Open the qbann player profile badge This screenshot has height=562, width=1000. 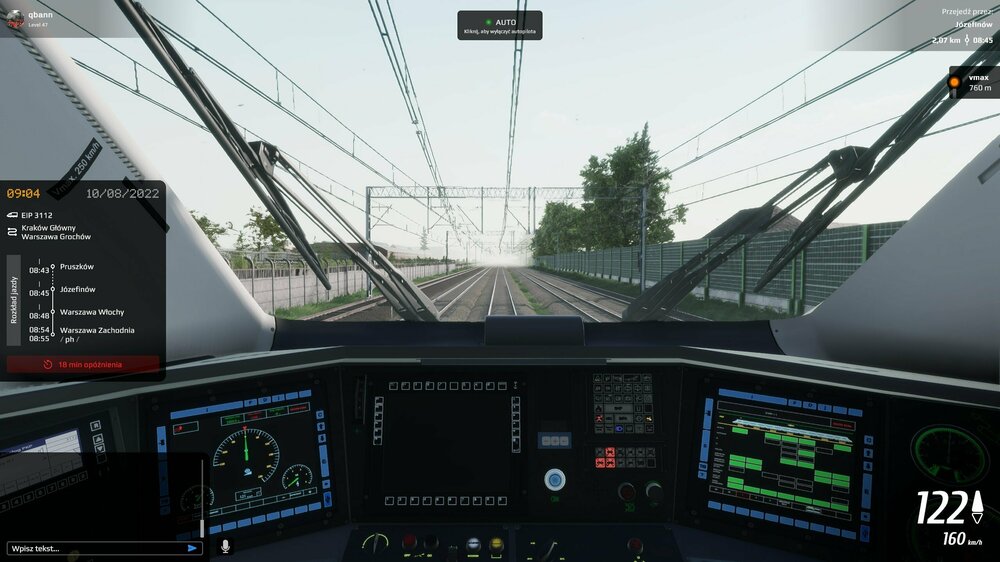30,18
